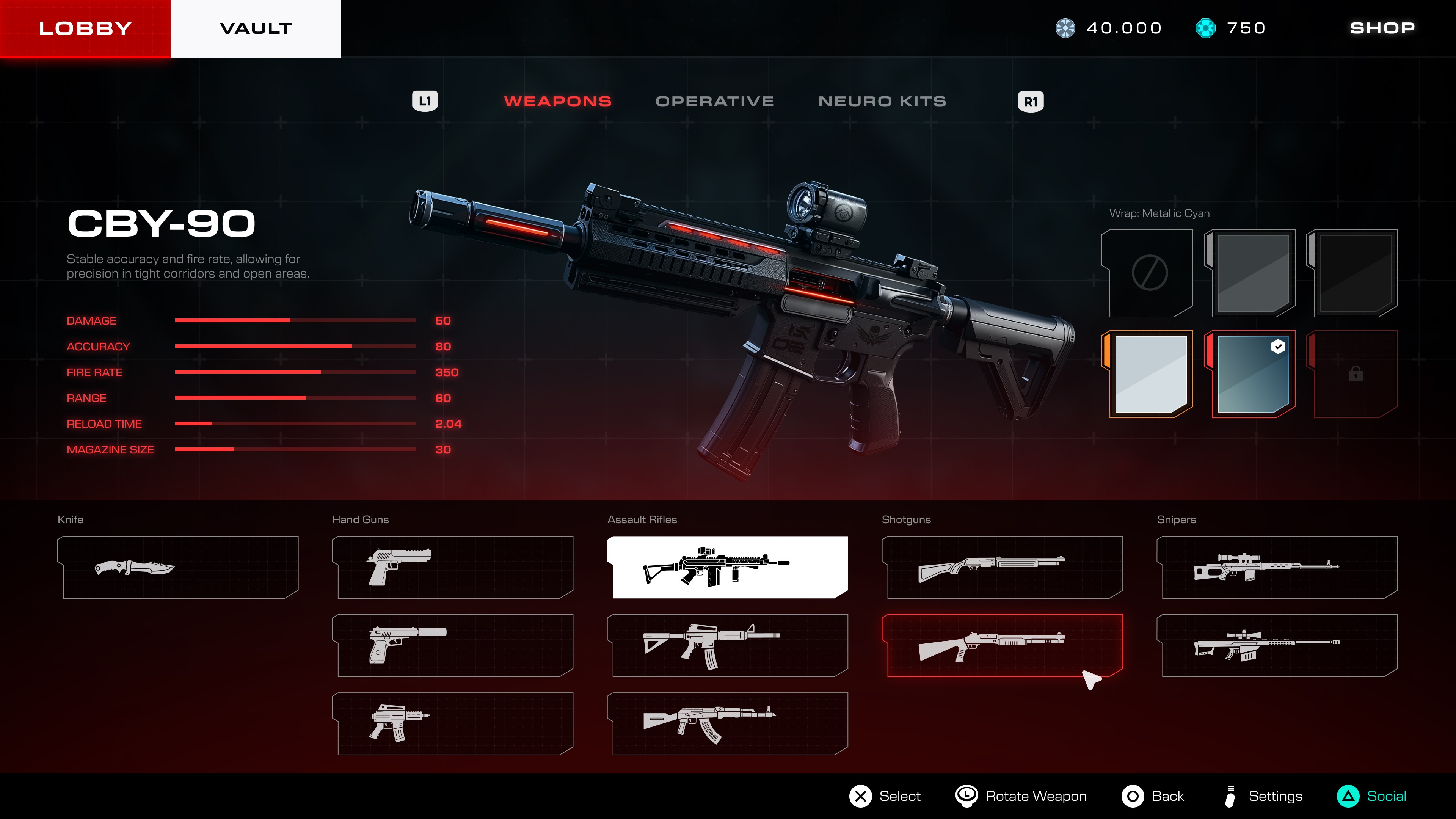
Task: Choose the red-outlined shotgun tile
Action: [x=1002, y=645]
